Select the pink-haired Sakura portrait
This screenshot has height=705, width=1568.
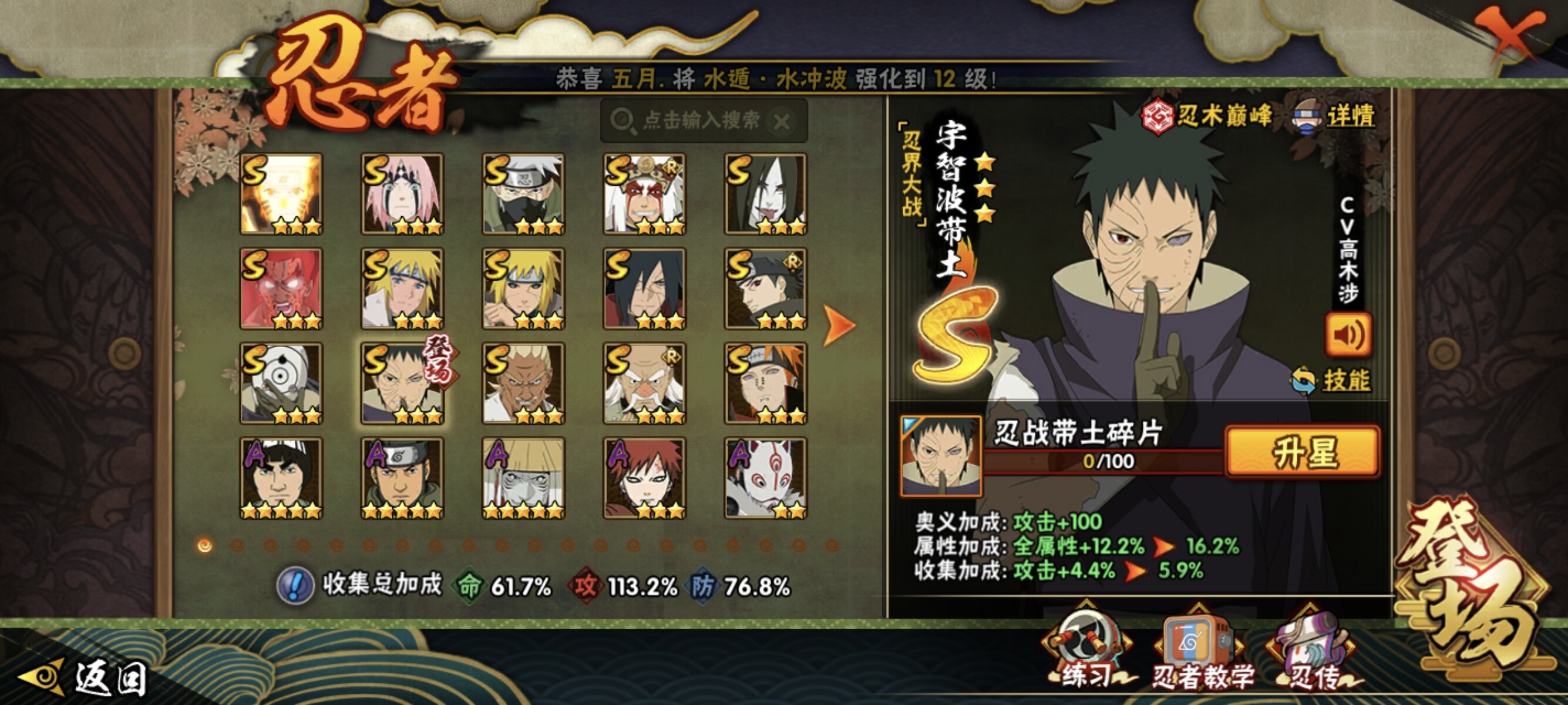(x=402, y=194)
